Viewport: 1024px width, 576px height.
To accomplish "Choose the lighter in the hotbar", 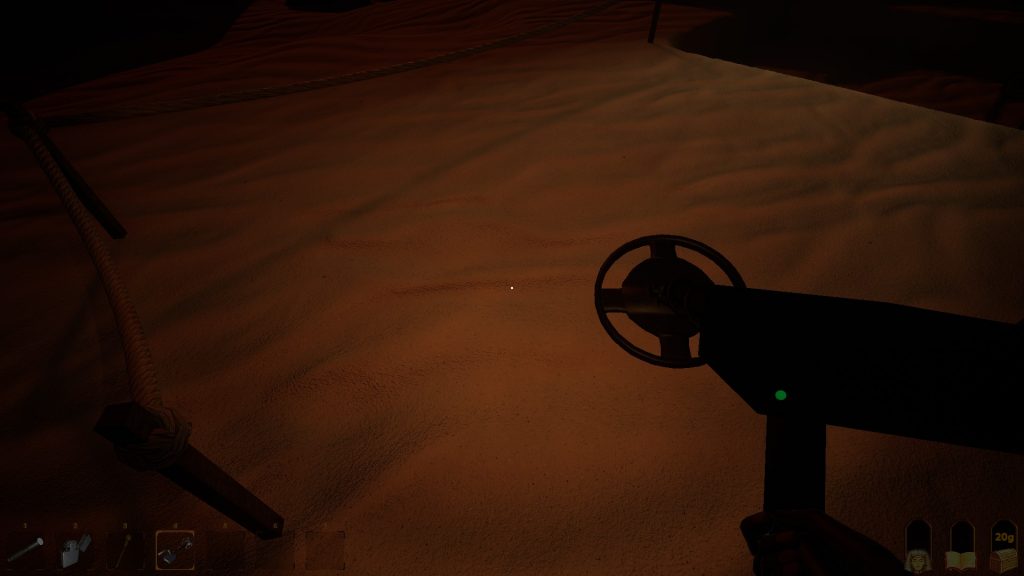I will [75, 549].
